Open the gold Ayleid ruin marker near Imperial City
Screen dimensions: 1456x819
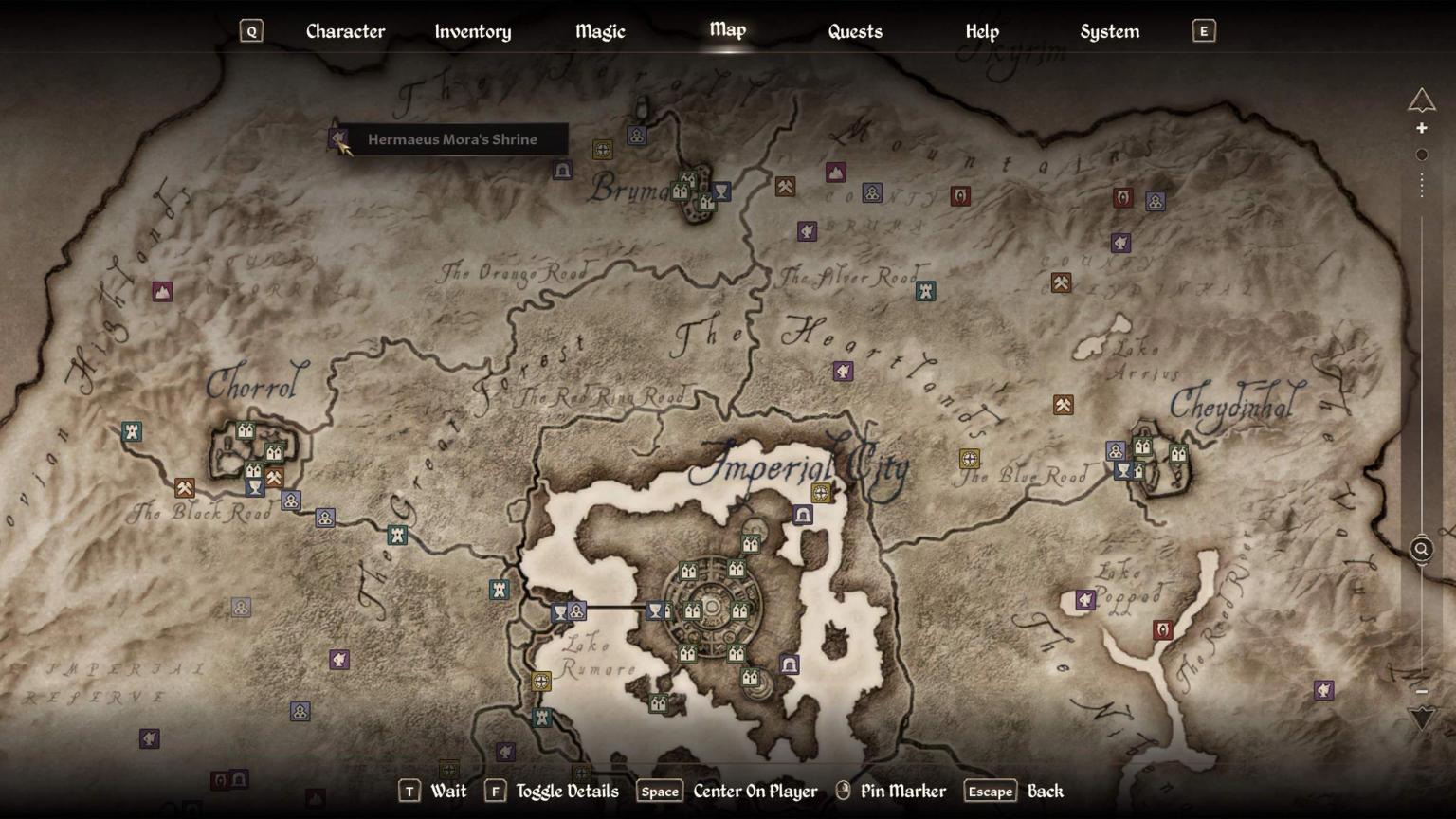tap(822, 492)
